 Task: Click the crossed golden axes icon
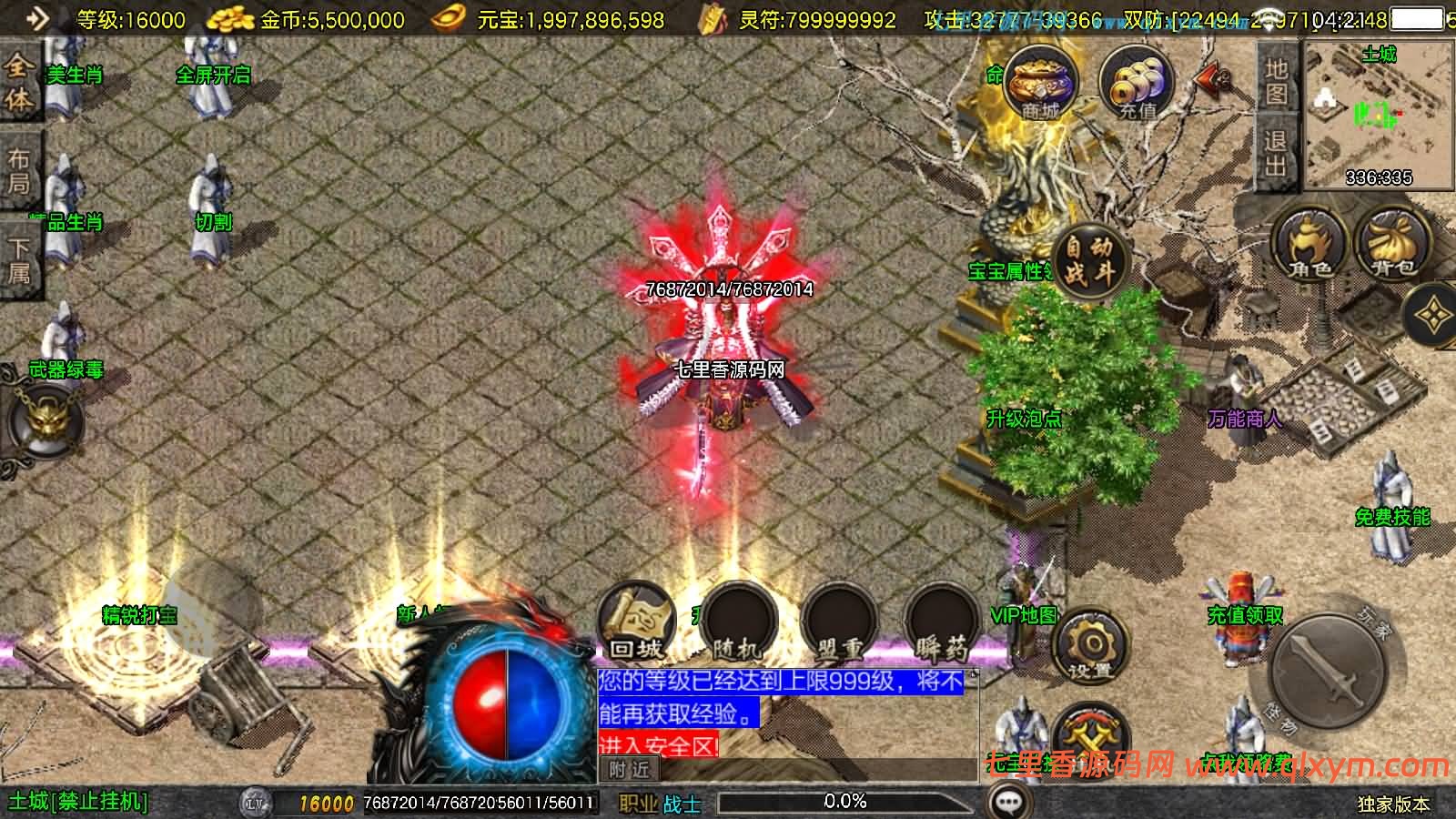[x=1090, y=735]
